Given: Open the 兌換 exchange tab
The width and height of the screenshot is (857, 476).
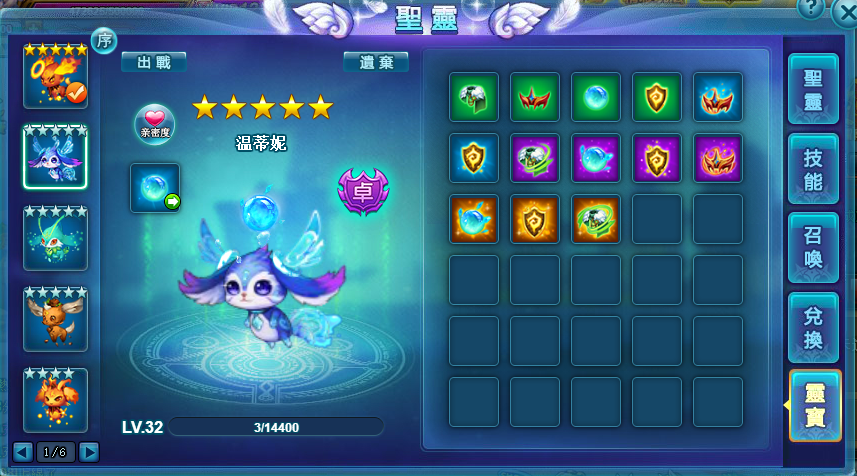Looking at the screenshot, I should pyautogui.click(x=813, y=328).
